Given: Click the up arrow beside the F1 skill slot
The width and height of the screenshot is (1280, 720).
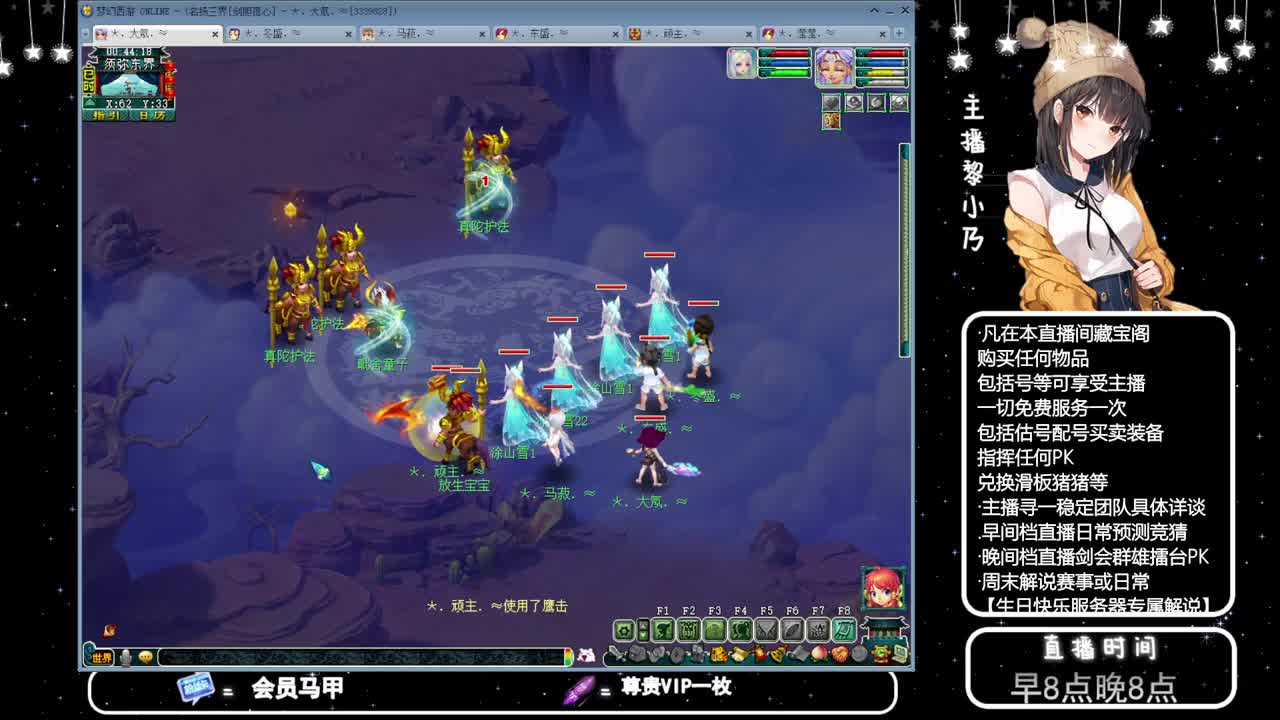Looking at the screenshot, I should (643, 626).
